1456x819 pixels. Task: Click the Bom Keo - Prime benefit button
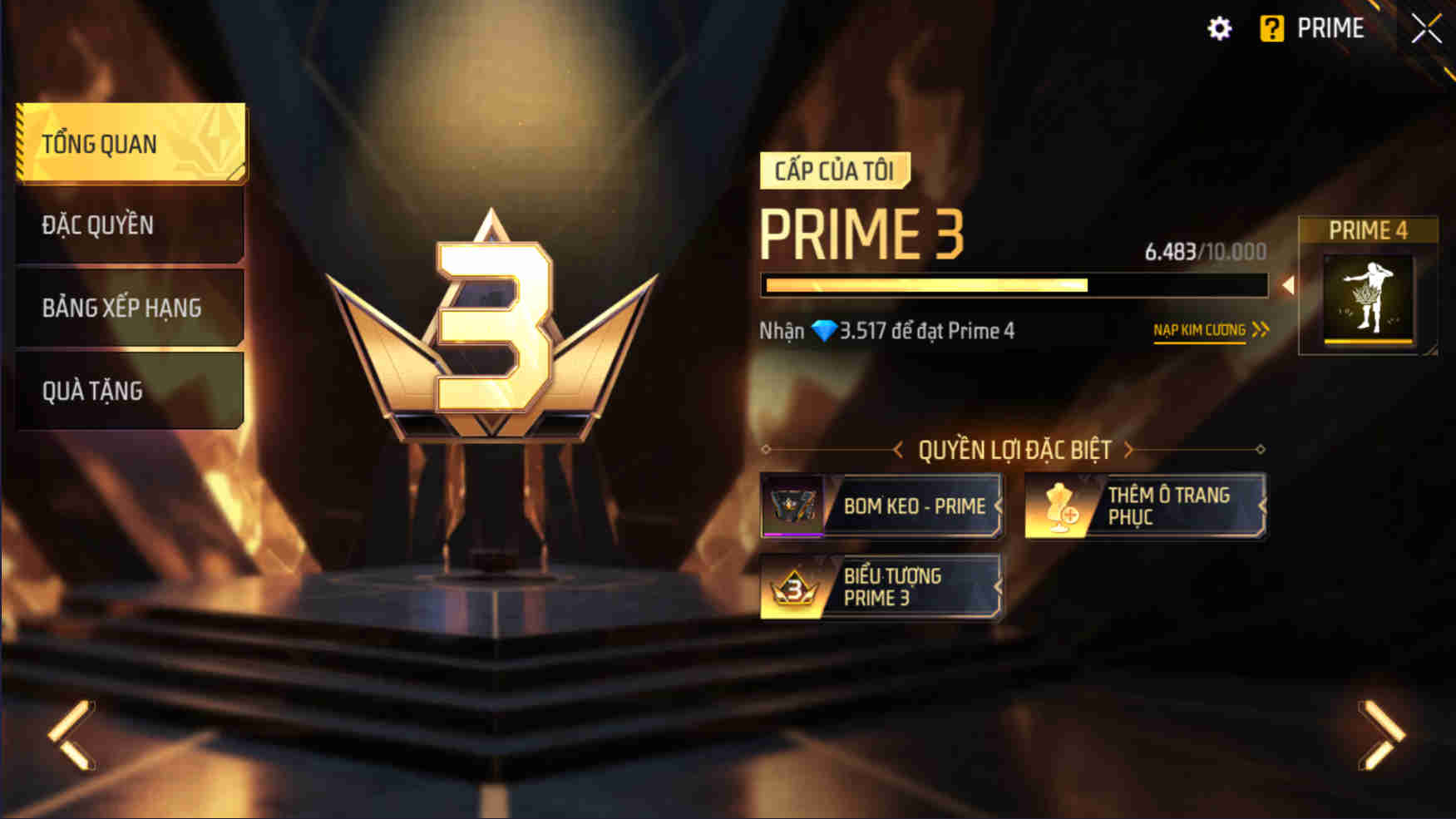[x=881, y=505]
